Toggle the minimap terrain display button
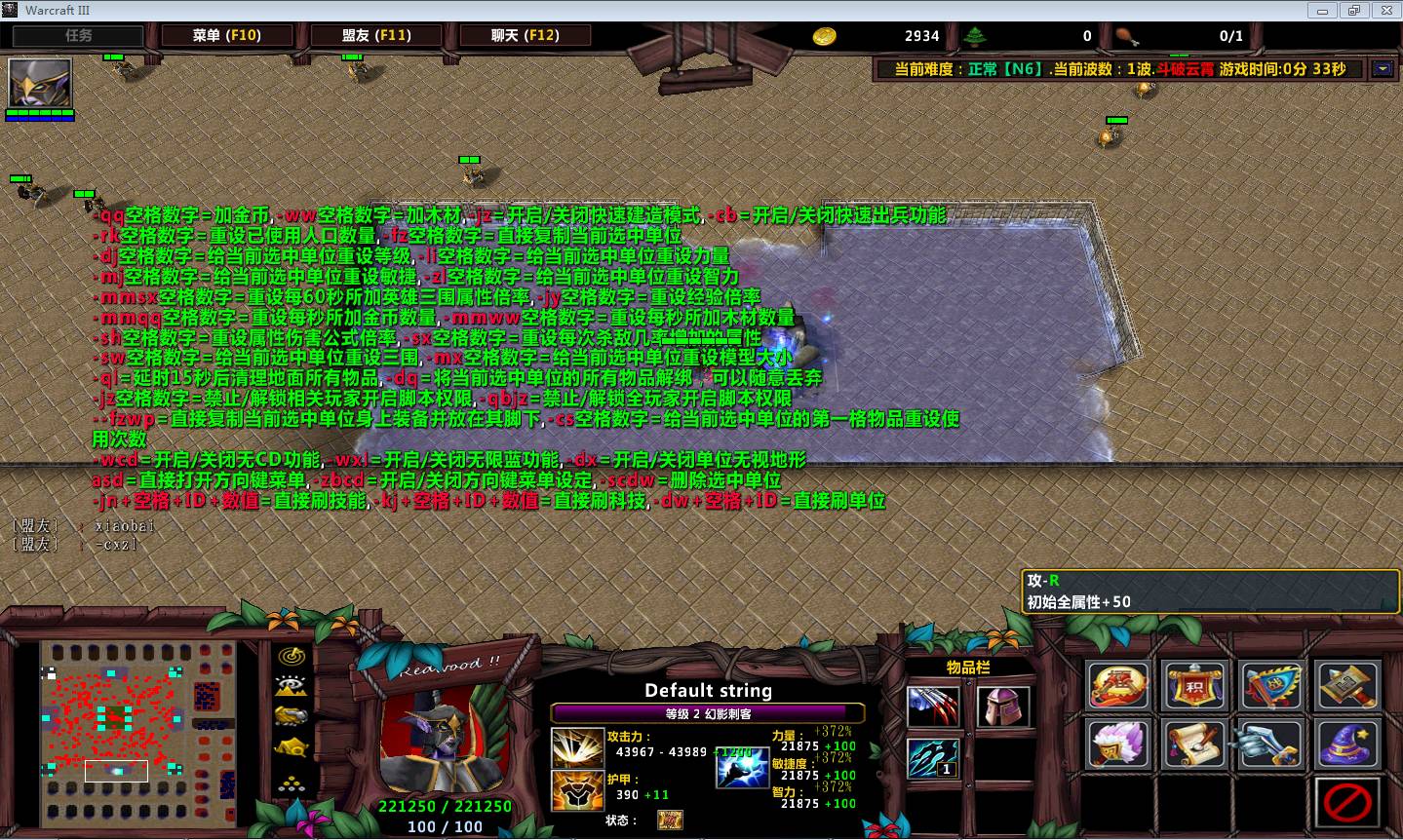The height and width of the screenshot is (840, 1403). (291, 686)
